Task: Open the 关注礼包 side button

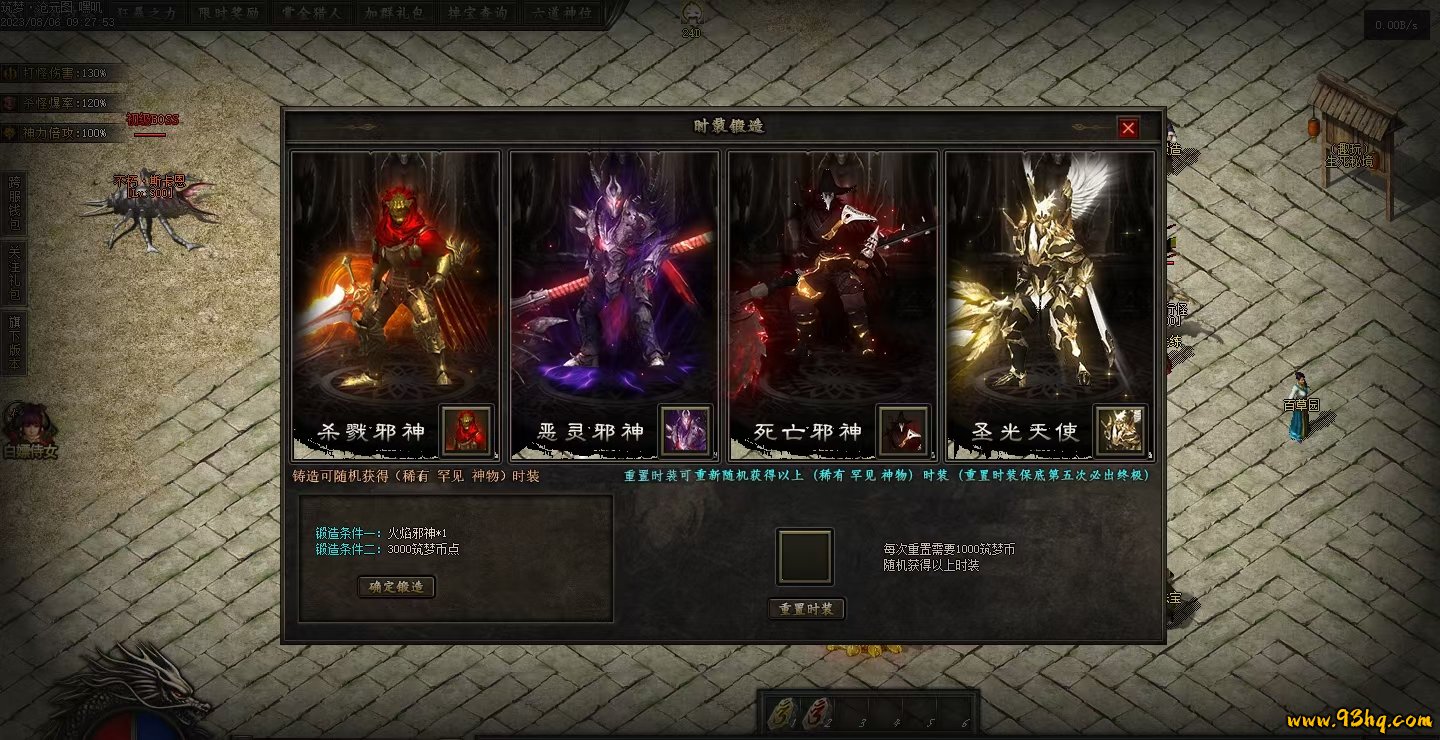Action: (15, 271)
